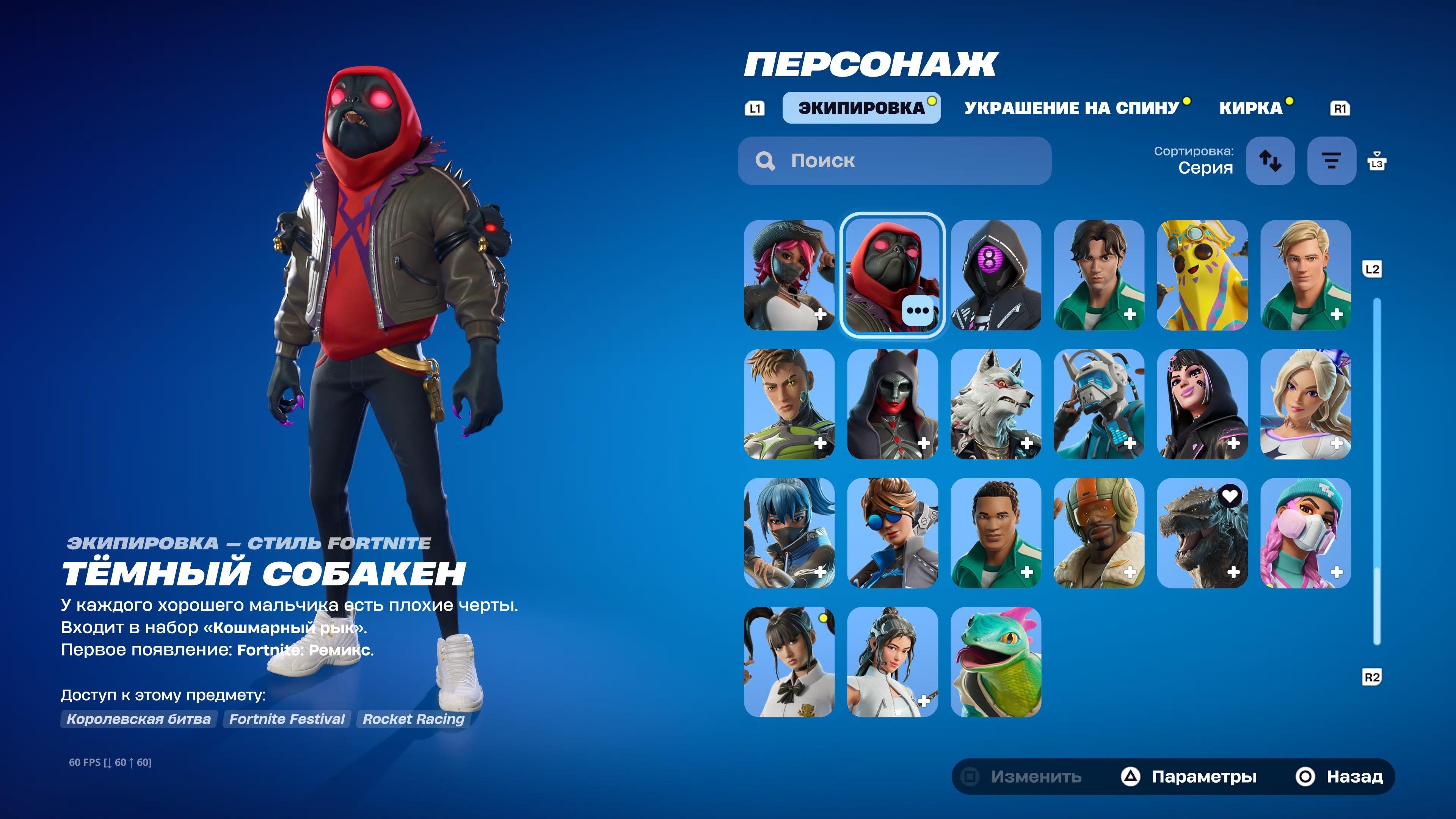Viewport: 1456px width, 819px height.
Task: Click the search magnifier icon
Action: 766,161
